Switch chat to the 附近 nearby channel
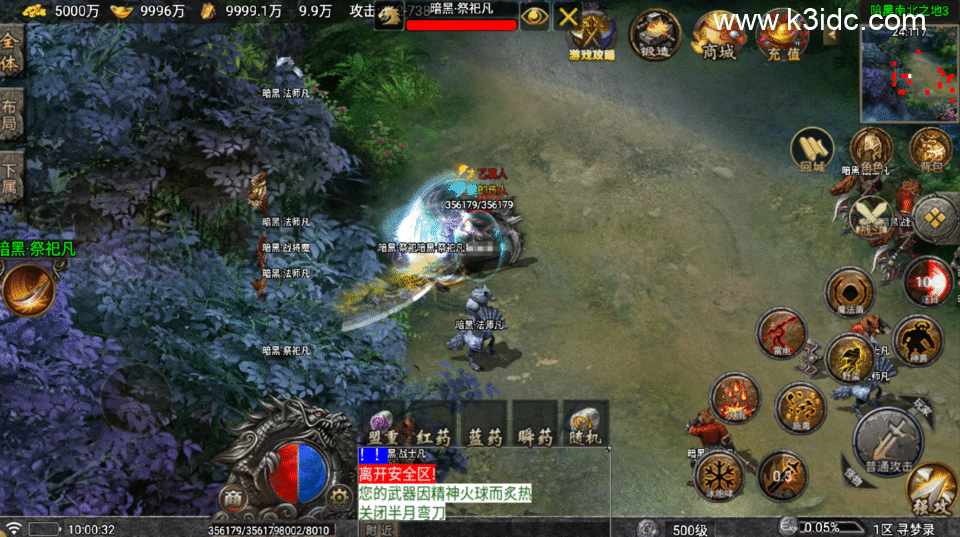Screen dimensions: 960x537 (379, 529)
